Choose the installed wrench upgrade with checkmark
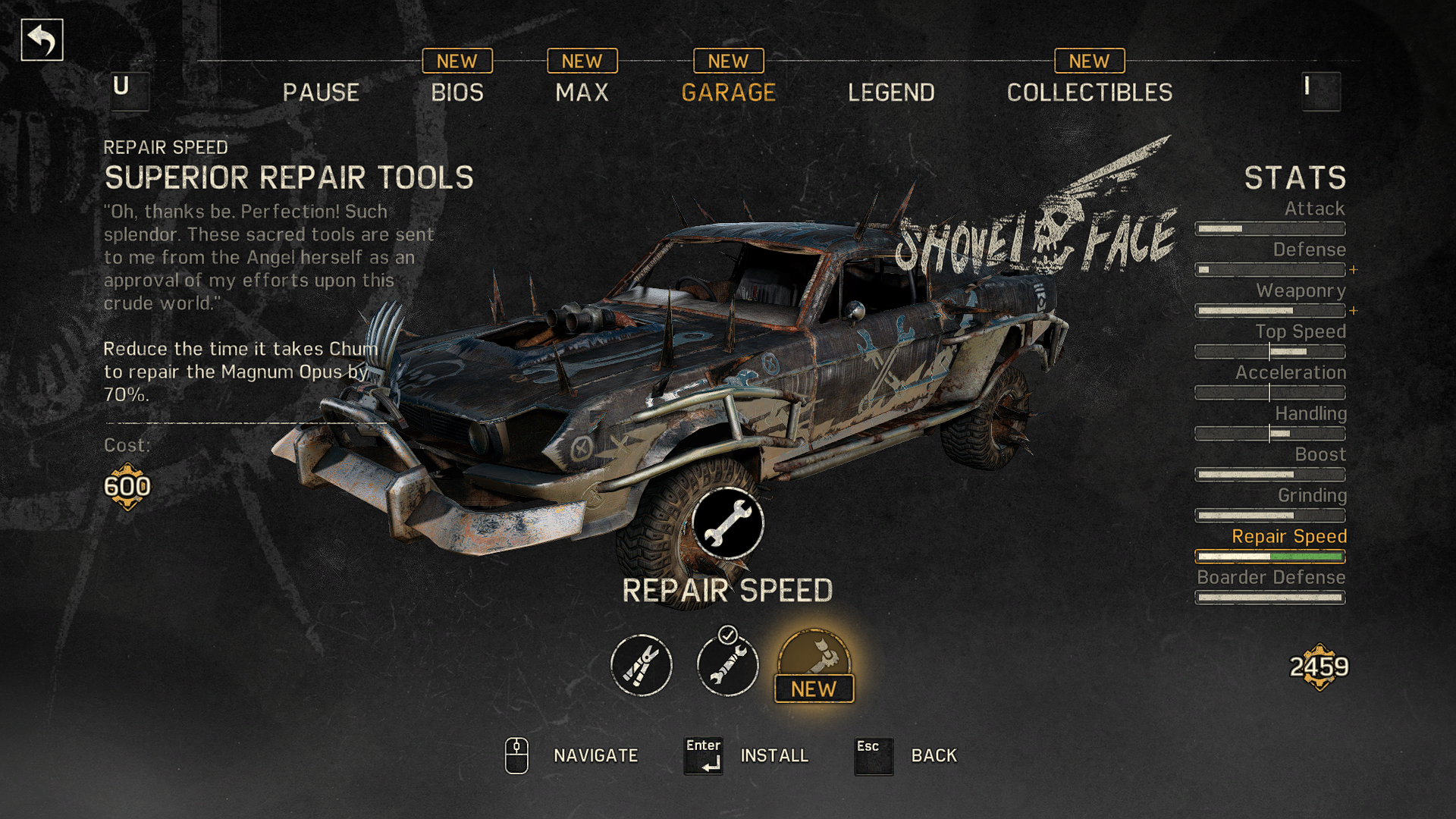Viewport: 1456px width, 819px height. pyautogui.click(x=727, y=665)
